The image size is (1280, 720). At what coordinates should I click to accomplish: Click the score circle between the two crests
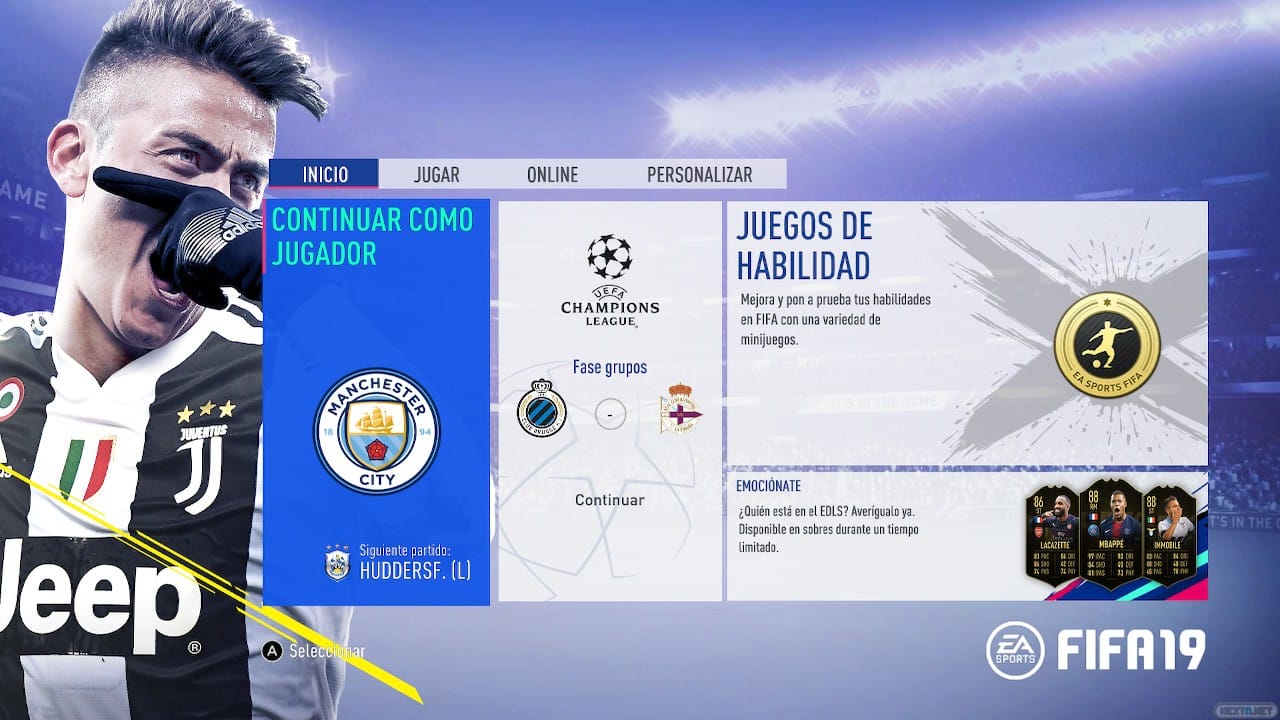610,412
